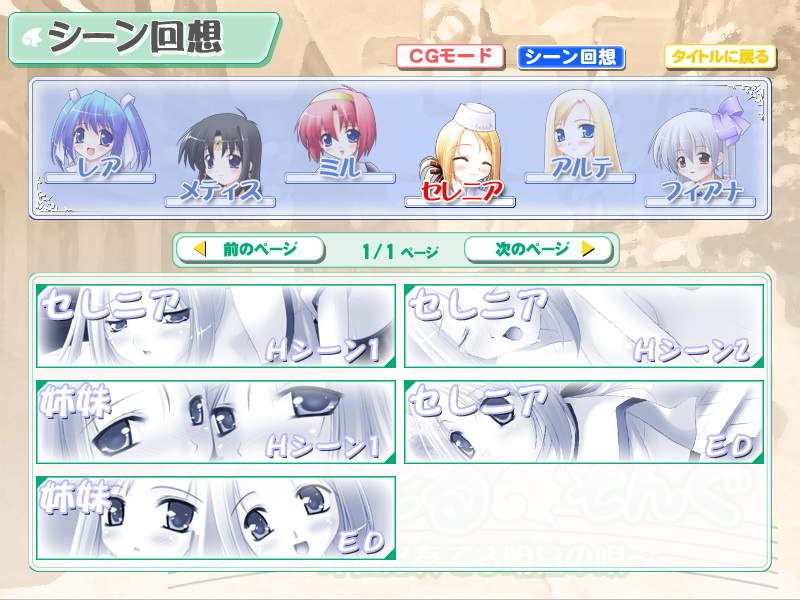
Task: Go to the previous page (前のページ)
Action: coord(250,249)
